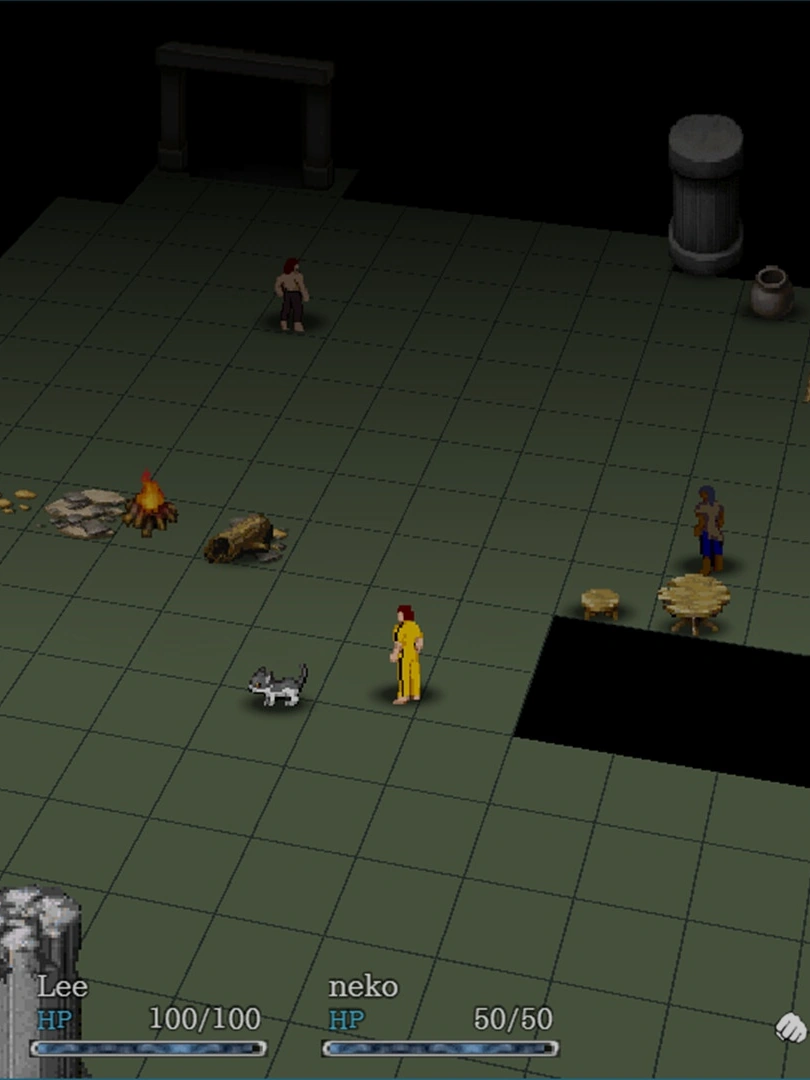Select neko's party status panel

pos(440,1017)
